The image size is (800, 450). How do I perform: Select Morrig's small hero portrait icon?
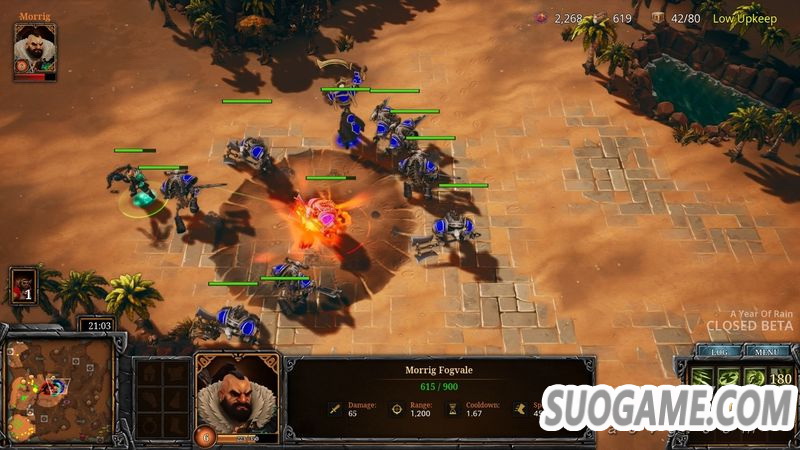[34, 51]
